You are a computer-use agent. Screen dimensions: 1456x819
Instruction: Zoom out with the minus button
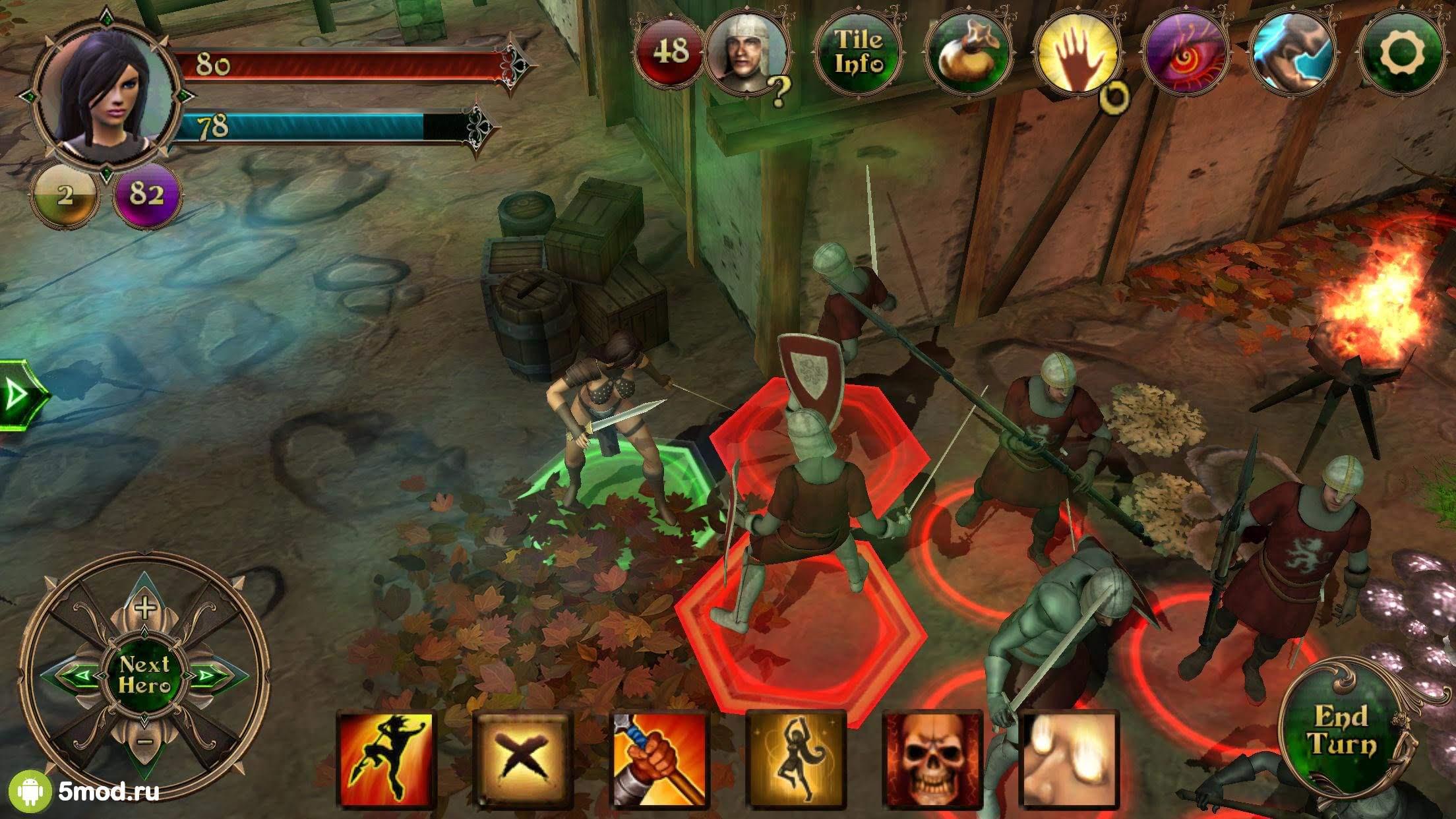(146, 741)
